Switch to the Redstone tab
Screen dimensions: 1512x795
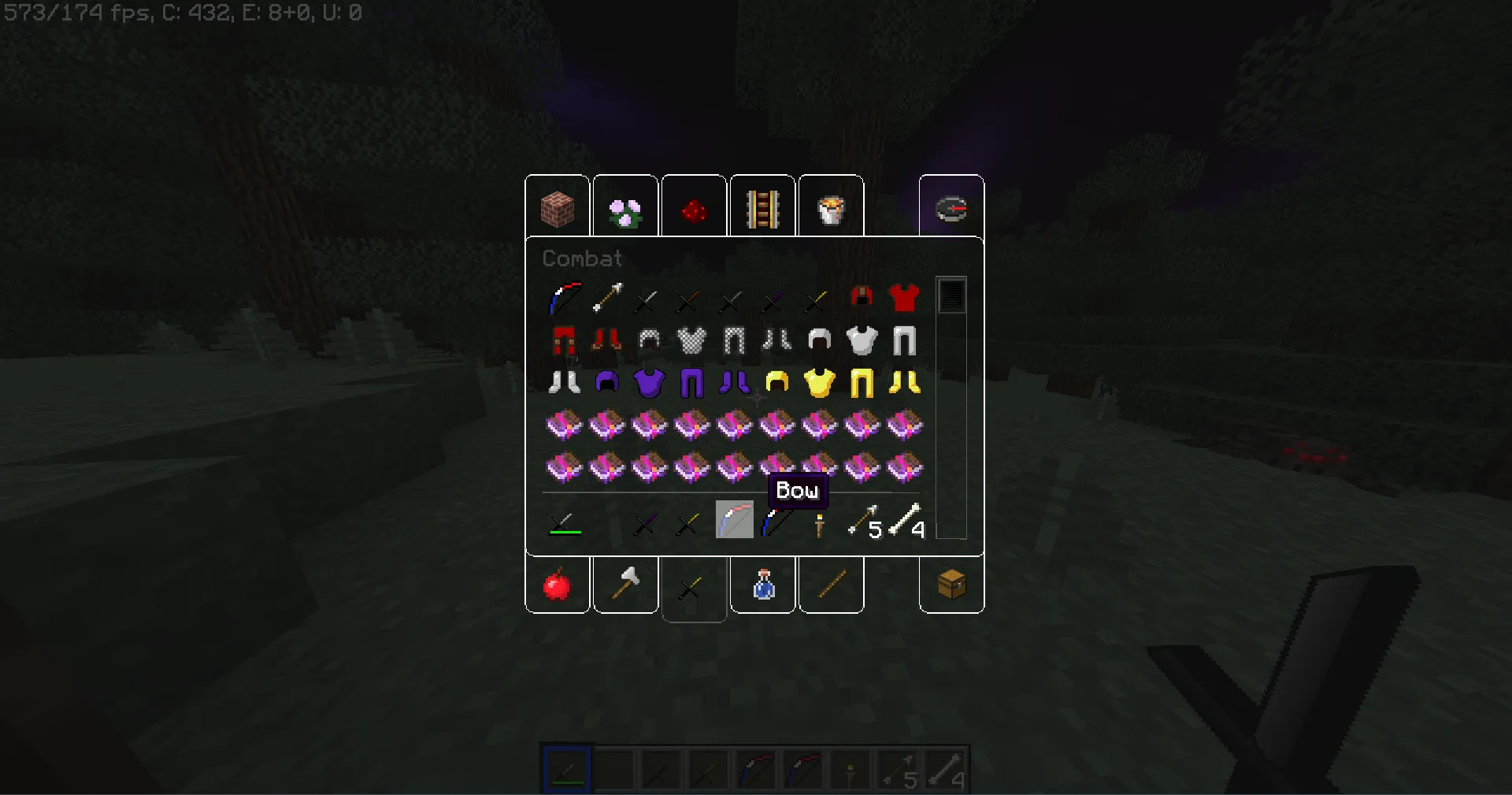coord(694,206)
